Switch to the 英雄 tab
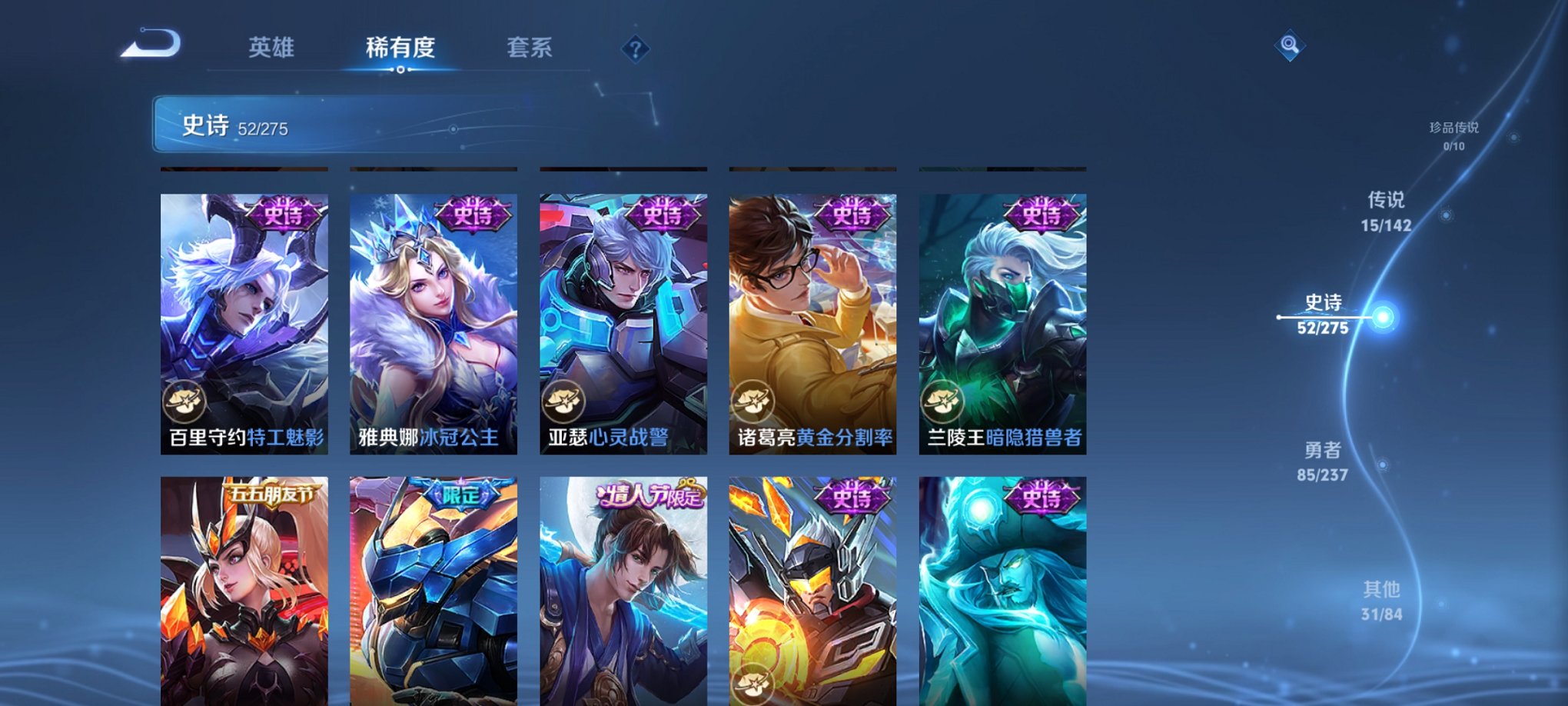Image resolution: width=1568 pixels, height=706 pixels. click(273, 47)
